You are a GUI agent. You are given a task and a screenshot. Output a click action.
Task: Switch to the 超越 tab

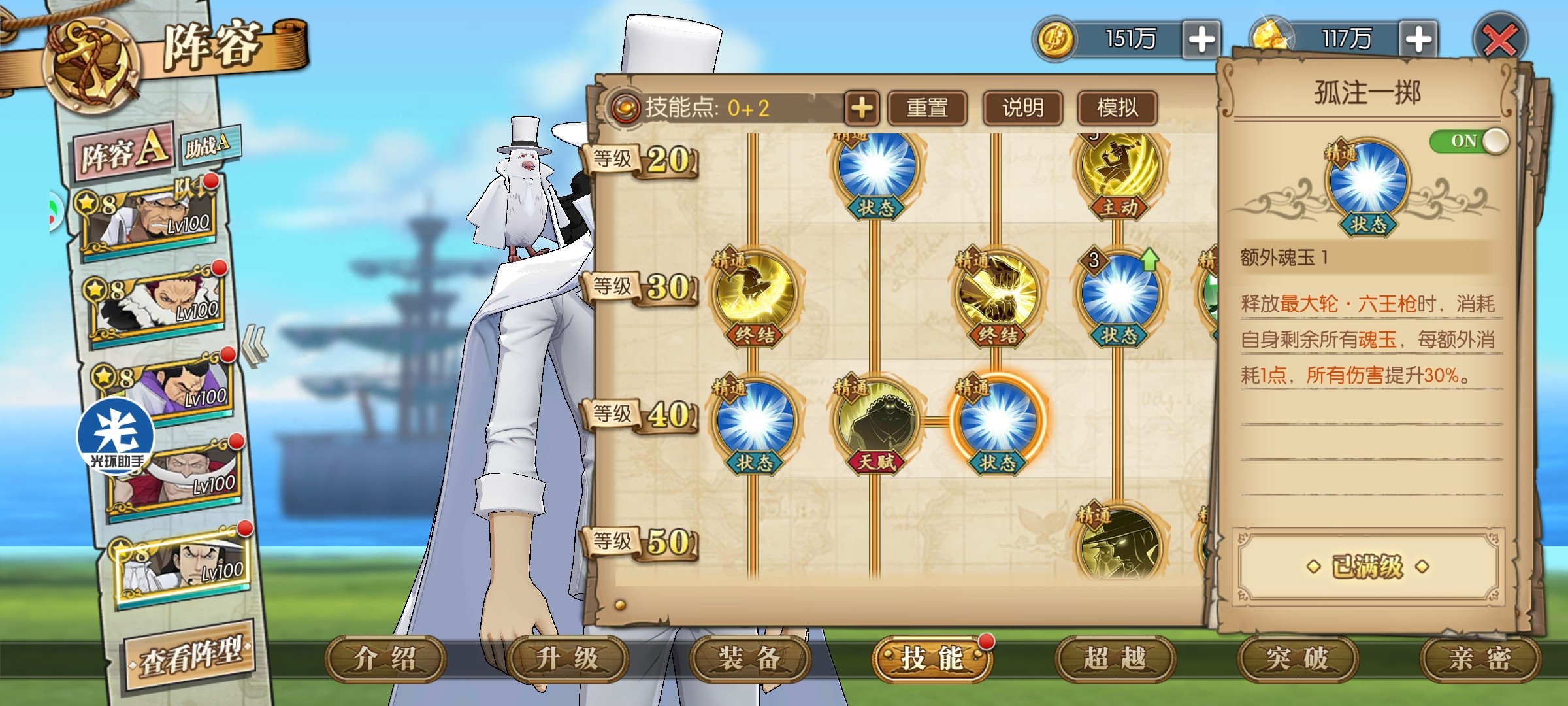pos(1115,658)
